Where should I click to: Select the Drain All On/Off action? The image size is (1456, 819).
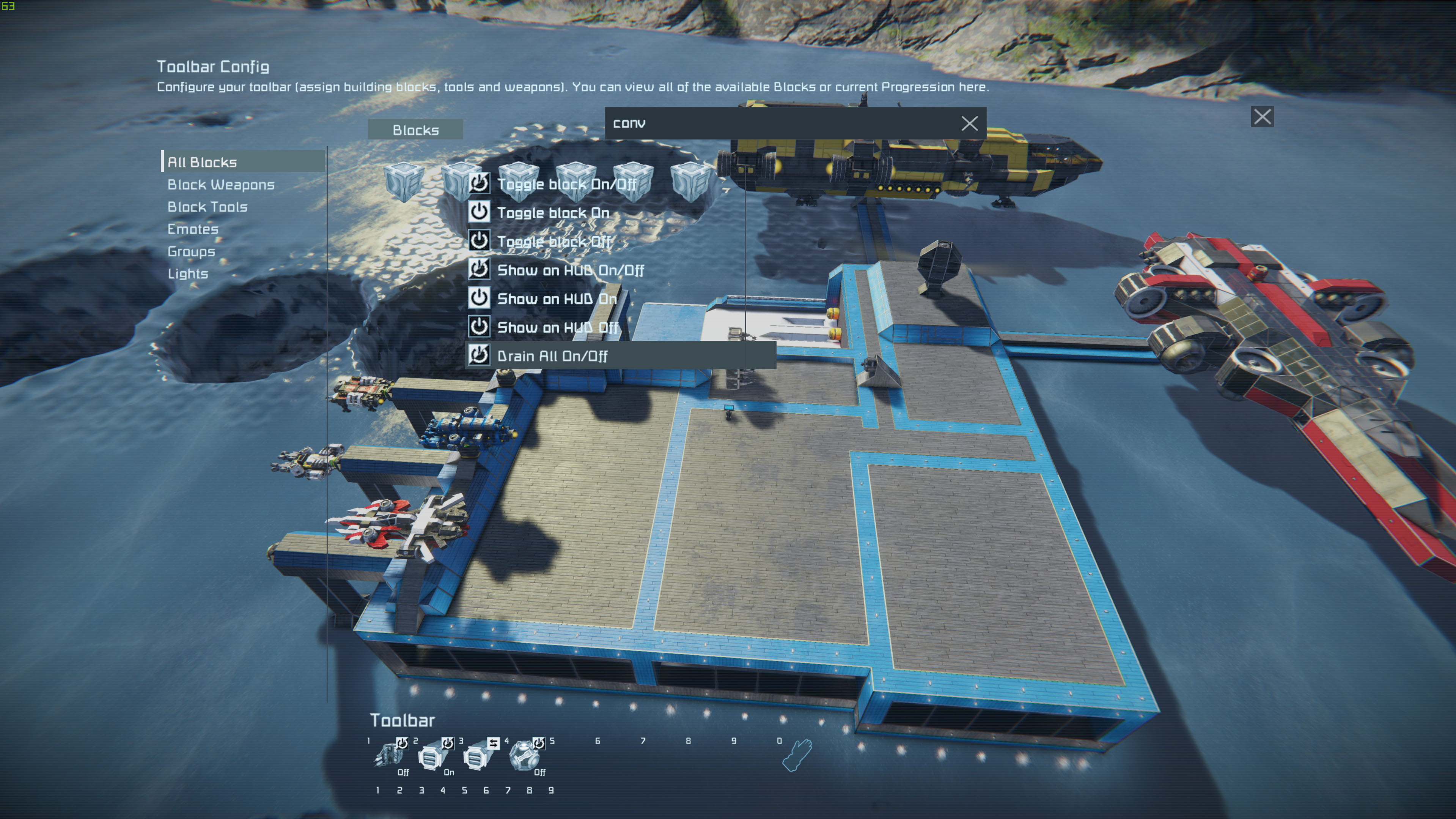point(552,356)
